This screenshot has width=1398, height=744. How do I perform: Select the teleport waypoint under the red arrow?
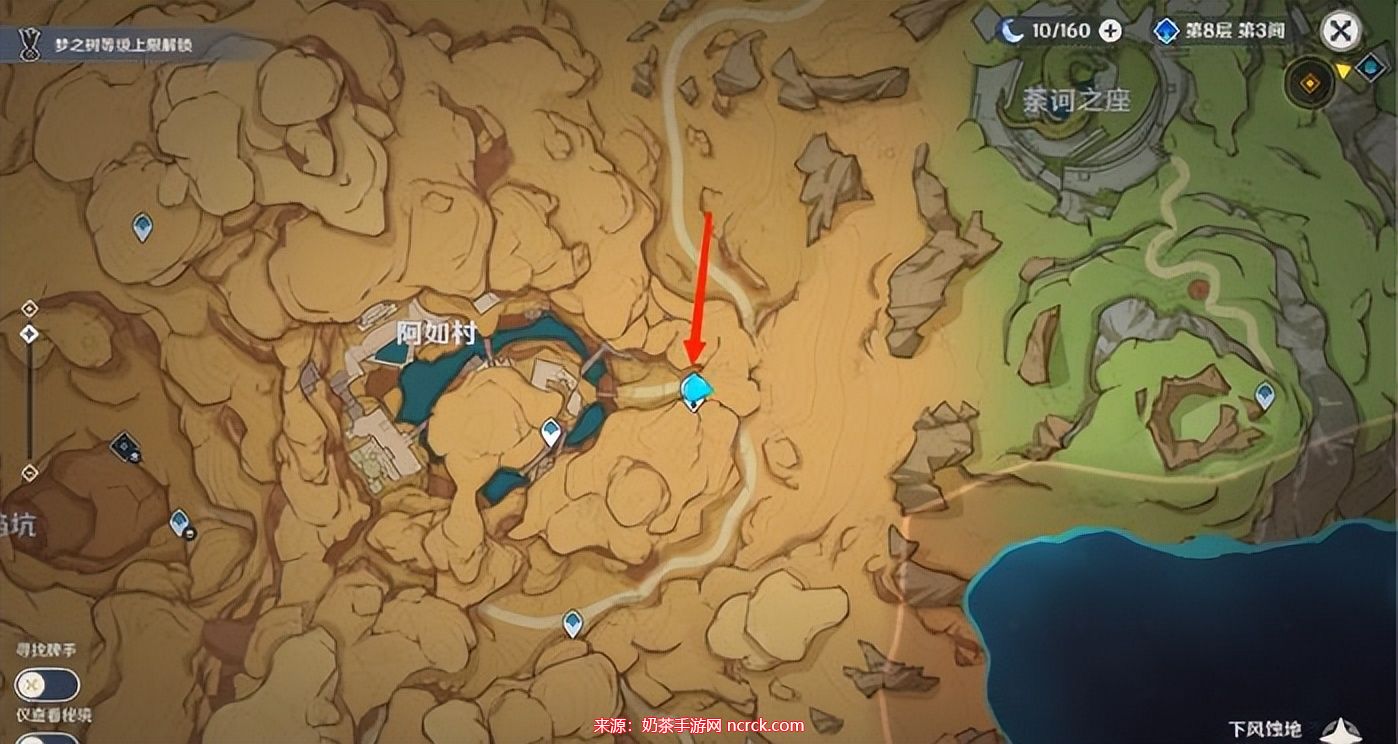[x=695, y=389]
